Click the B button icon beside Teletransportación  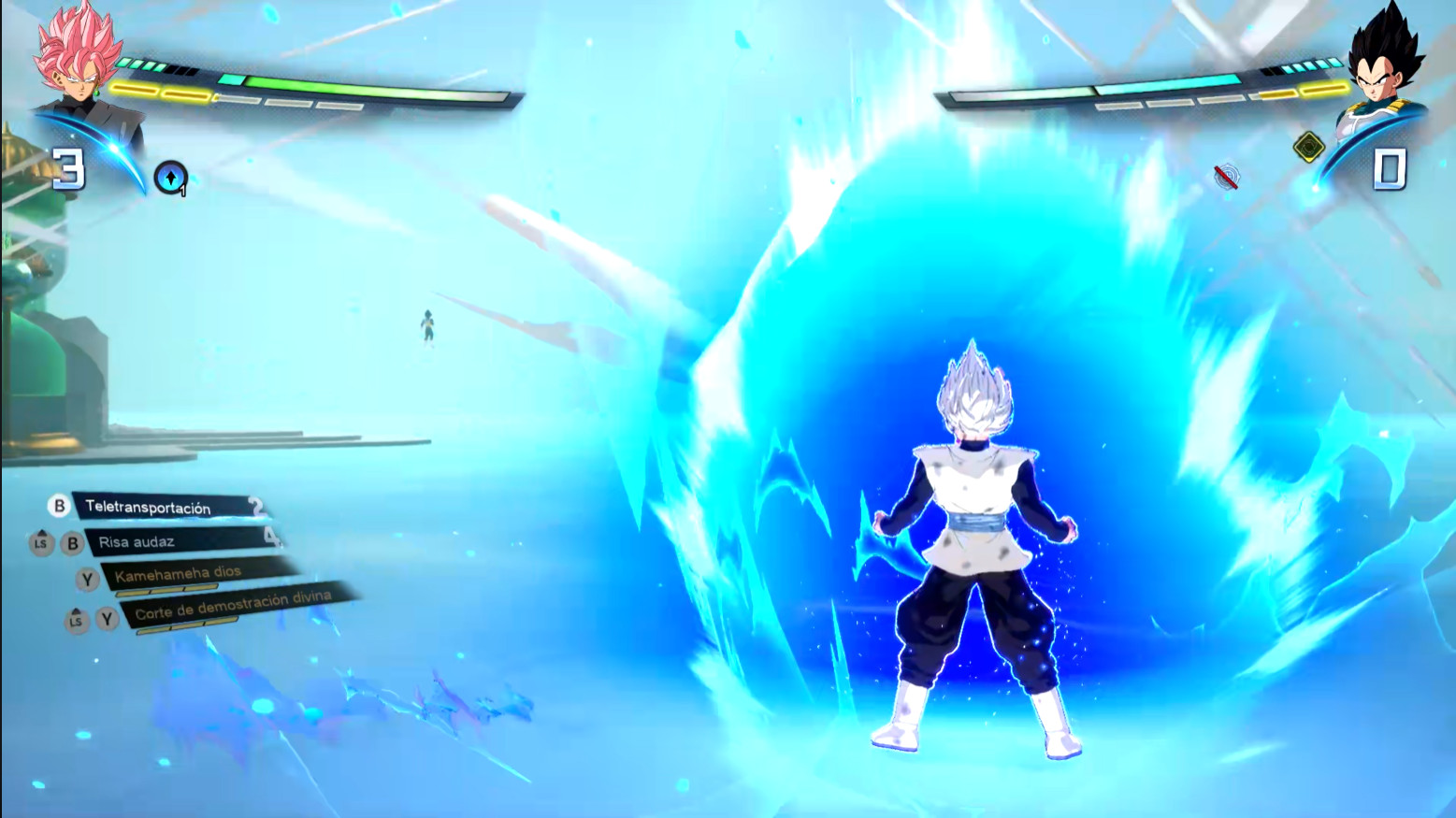click(60, 506)
